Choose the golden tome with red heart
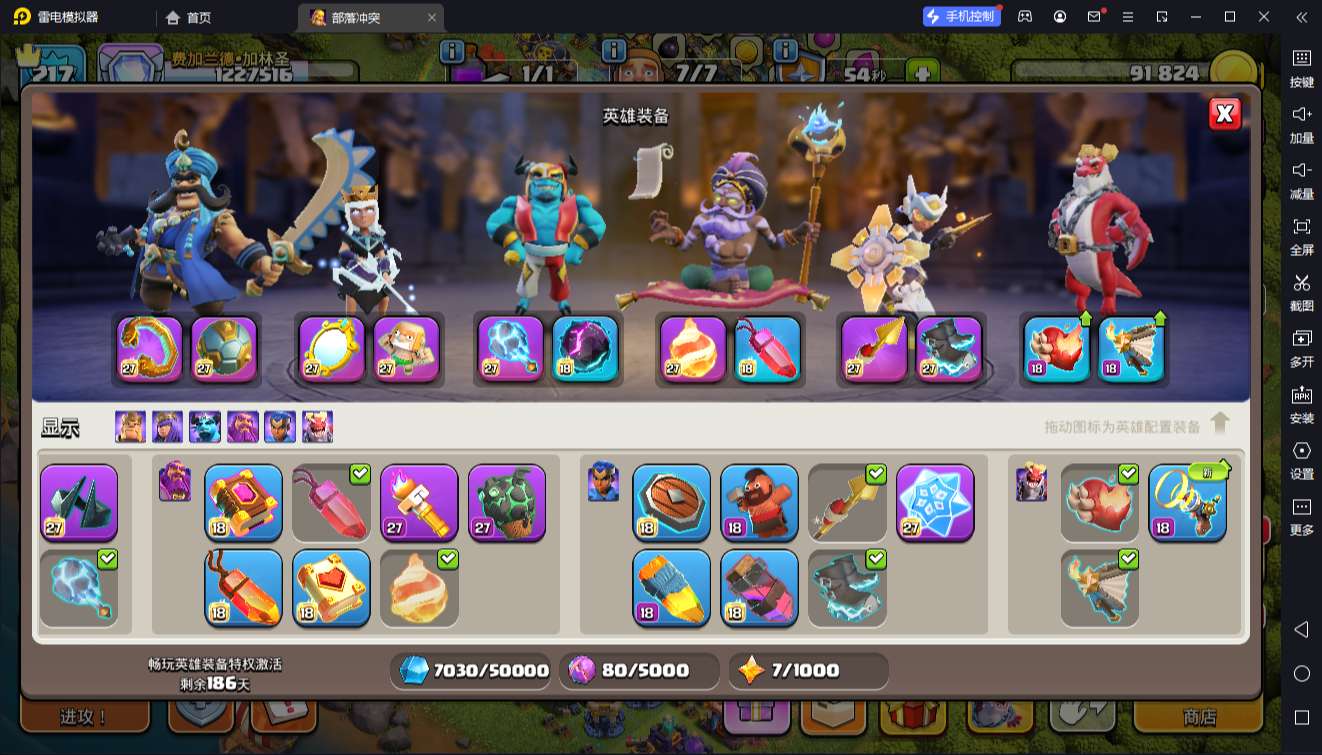Viewport: 1322px width, 755px height. [331, 587]
